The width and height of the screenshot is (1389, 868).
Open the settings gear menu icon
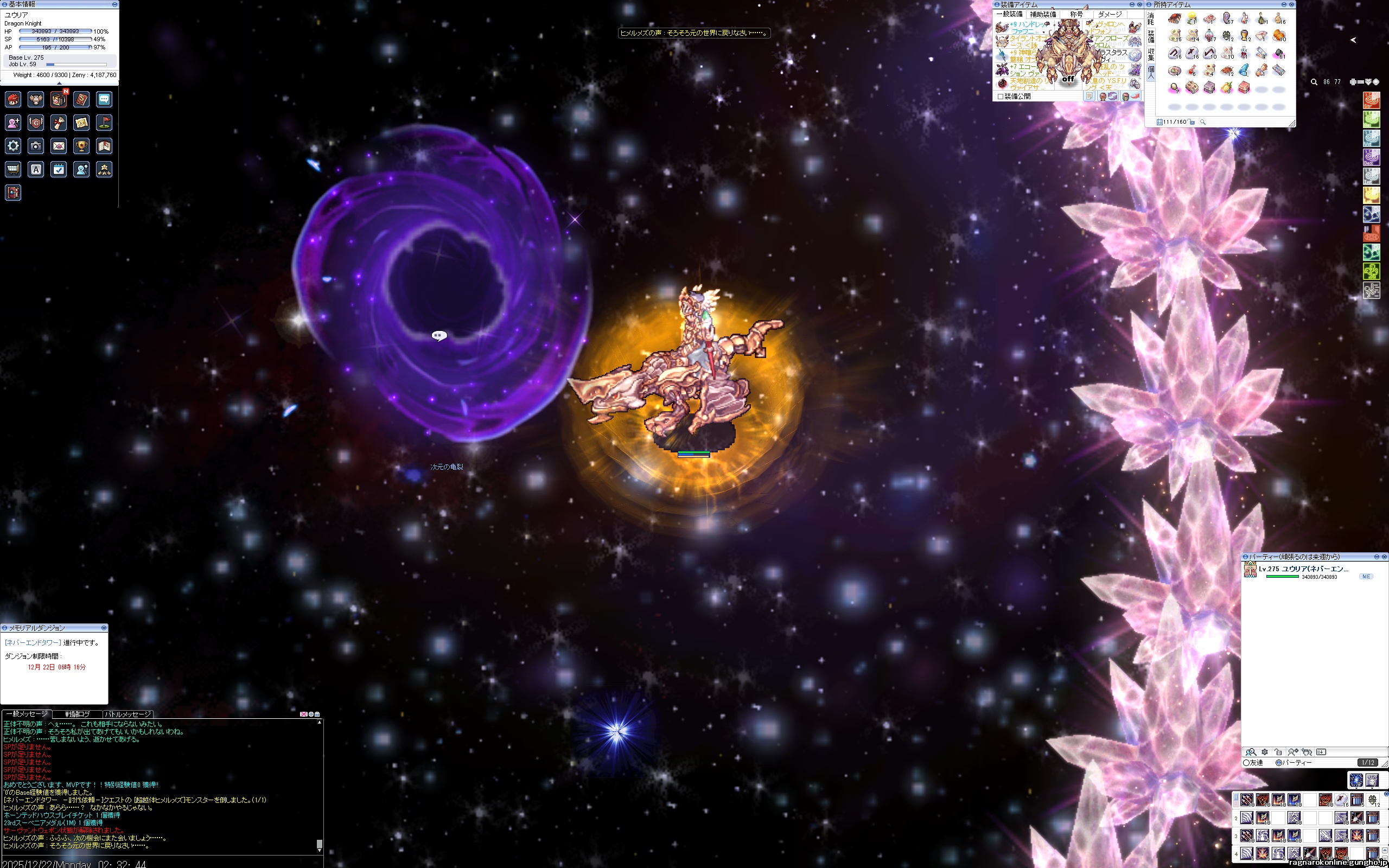(x=12, y=146)
